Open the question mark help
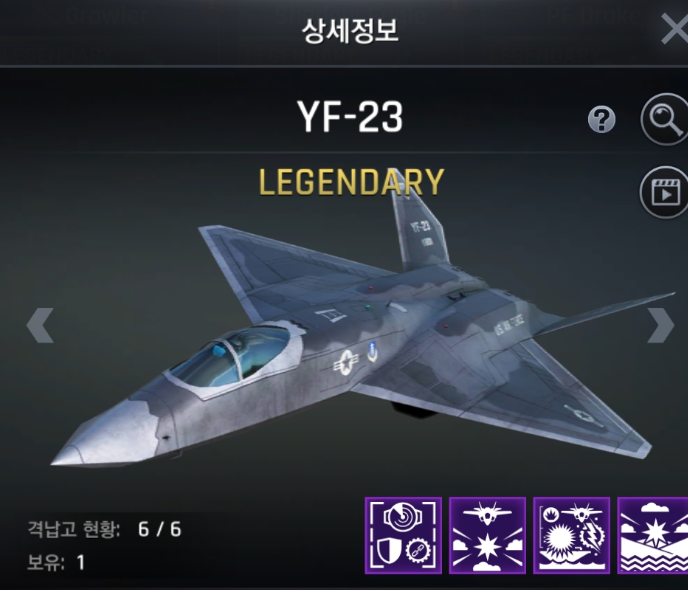Screen dimensions: 688x590 (x=601, y=121)
